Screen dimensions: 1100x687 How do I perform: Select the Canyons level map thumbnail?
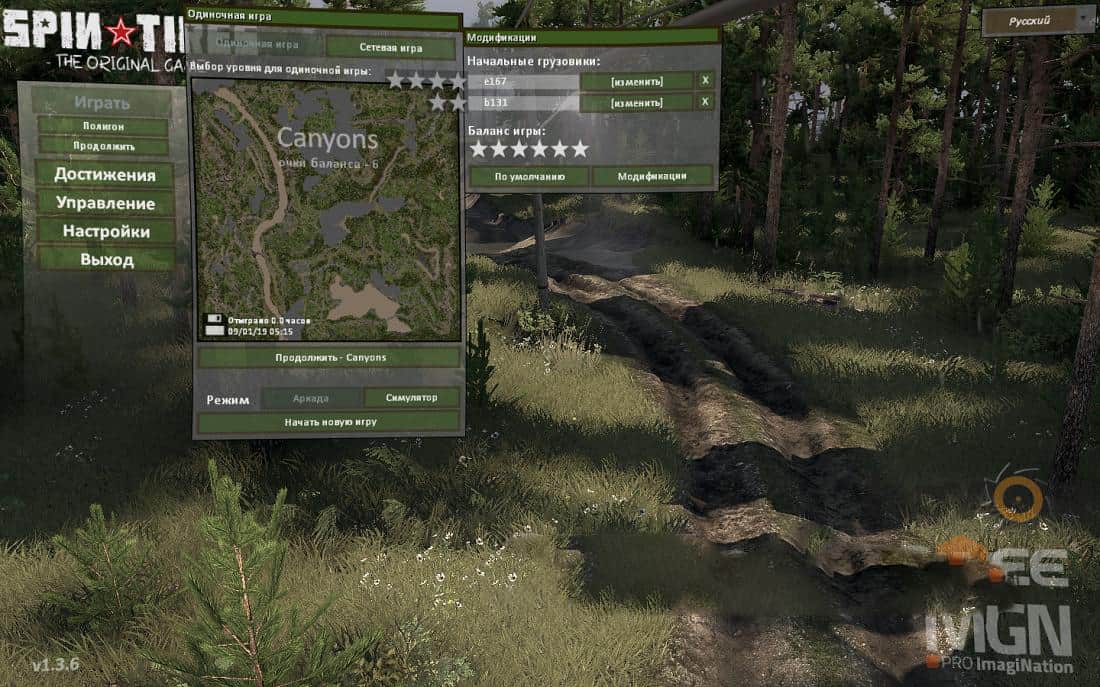327,209
